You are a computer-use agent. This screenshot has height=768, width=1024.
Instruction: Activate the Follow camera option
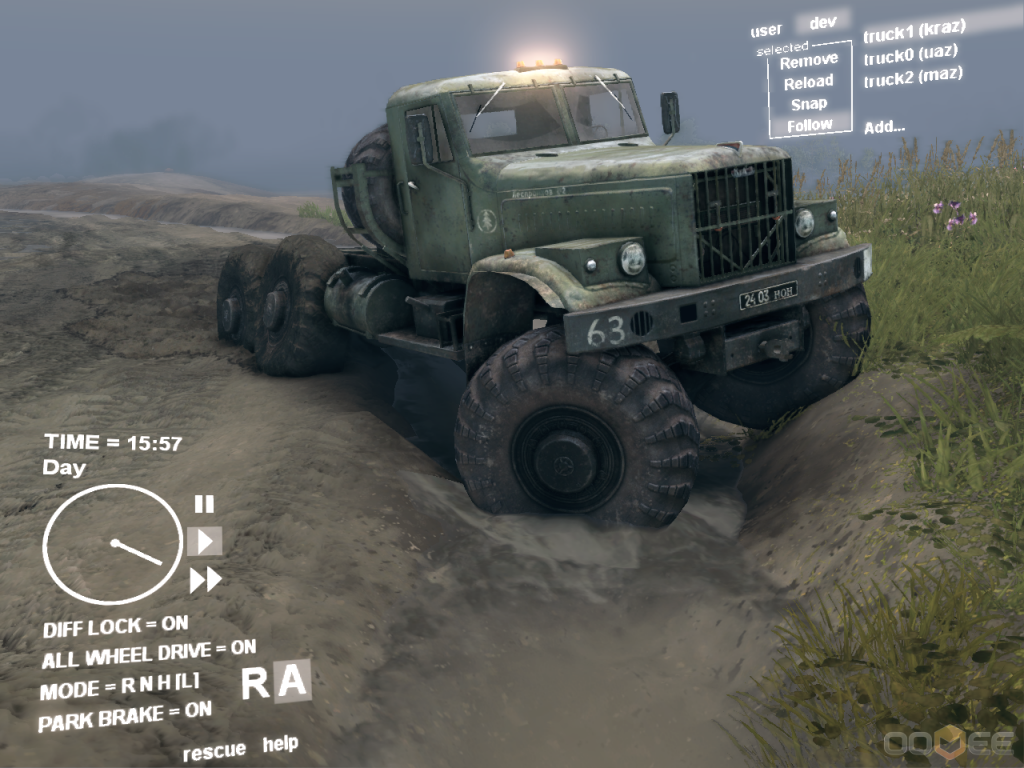[x=809, y=126]
